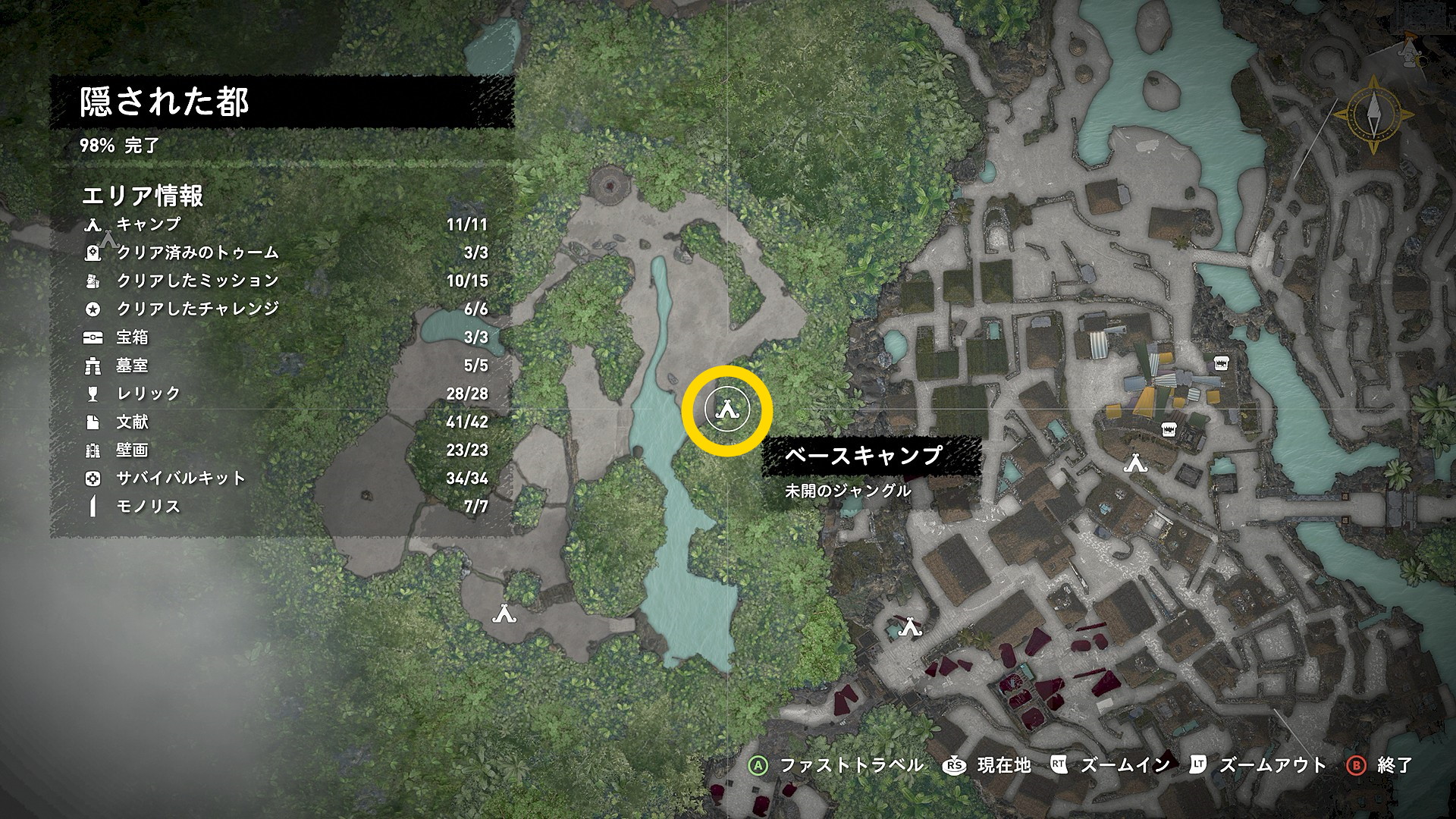Select the レリック relic row
Viewport: 1456px width, 819px height.
click(284, 394)
